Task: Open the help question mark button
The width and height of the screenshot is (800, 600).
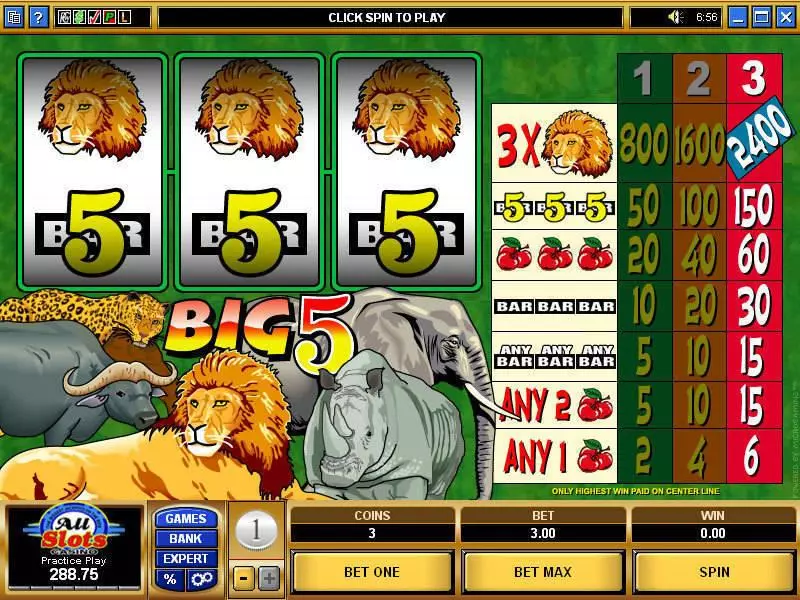Action: point(38,17)
